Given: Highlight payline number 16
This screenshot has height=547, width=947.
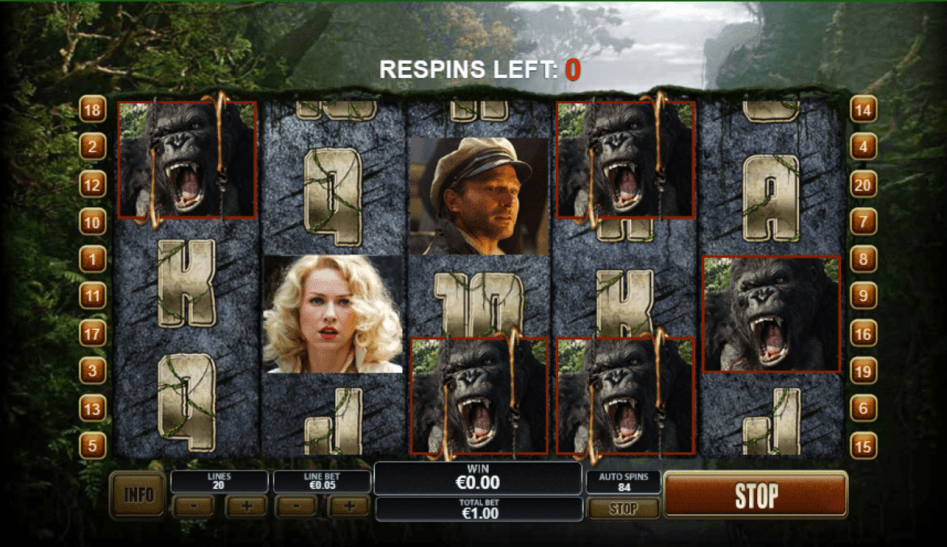Looking at the screenshot, I should pyautogui.click(x=863, y=333).
